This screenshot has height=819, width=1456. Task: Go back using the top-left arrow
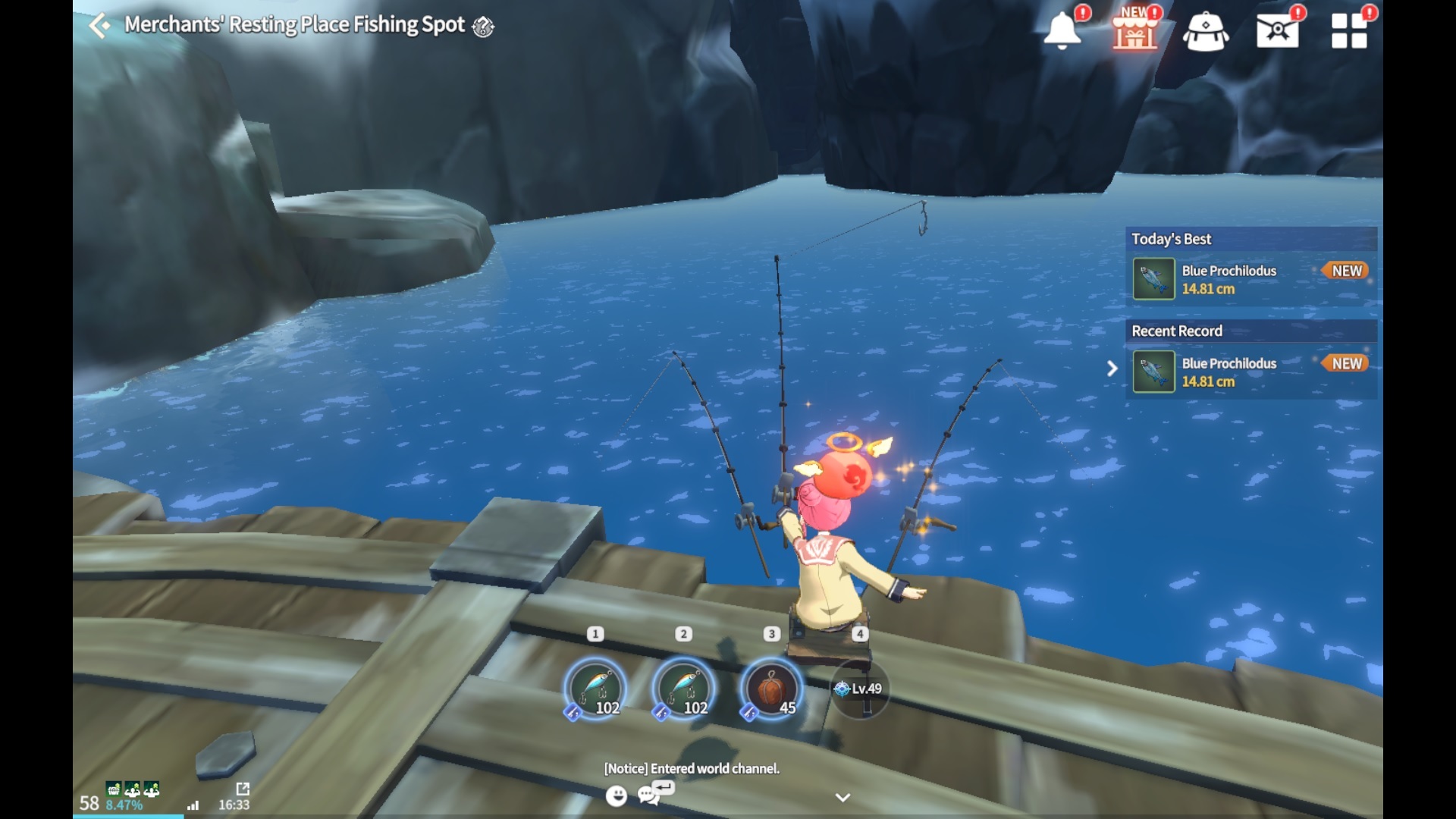coord(99,26)
